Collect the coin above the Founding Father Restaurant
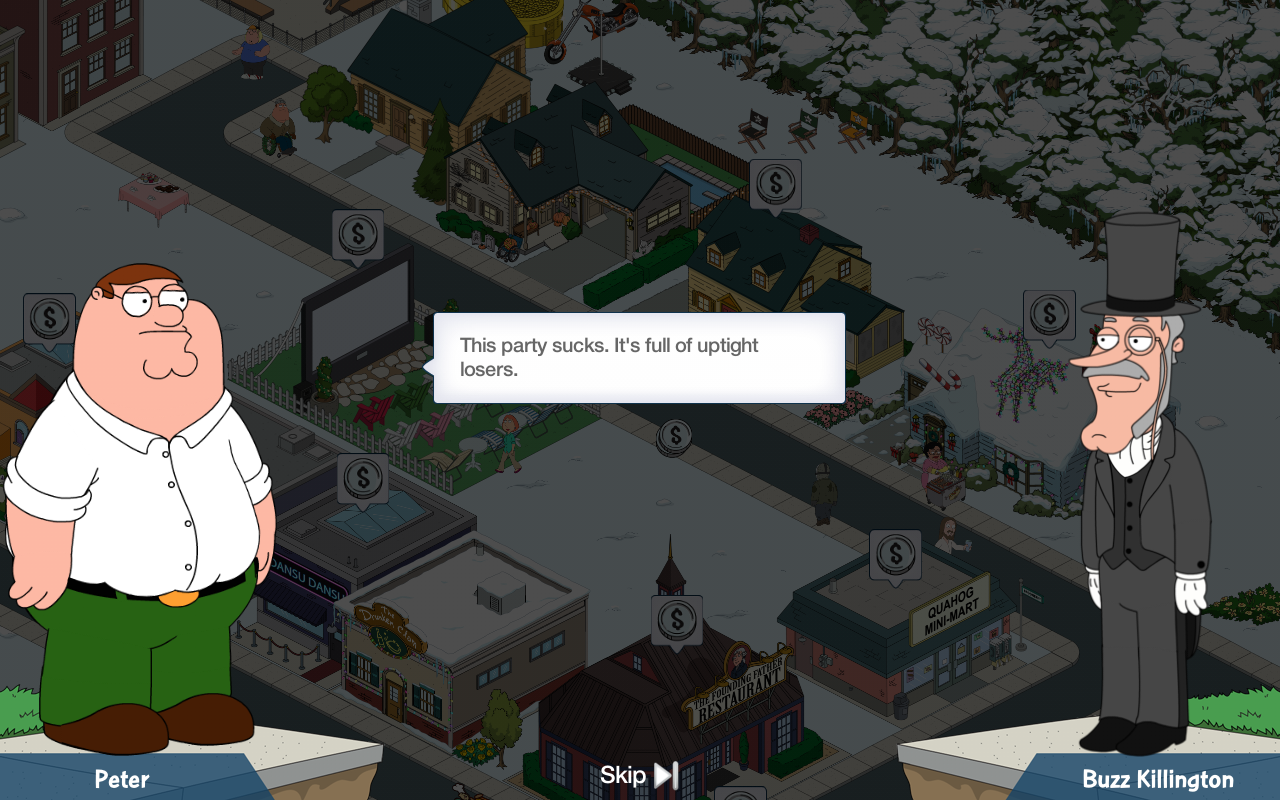This screenshot has width=1280, height=800. click(677, 618)
